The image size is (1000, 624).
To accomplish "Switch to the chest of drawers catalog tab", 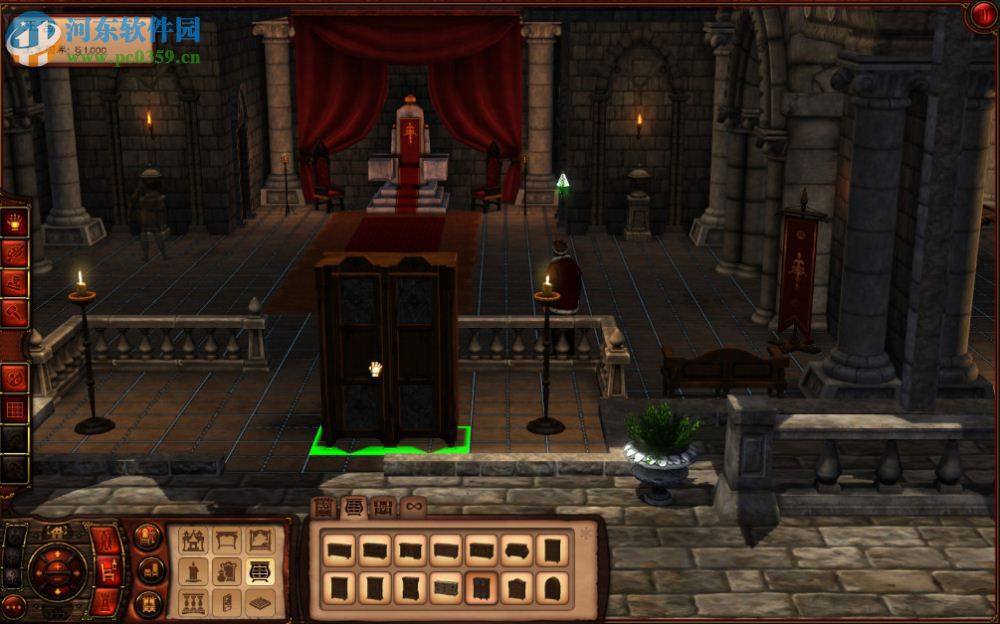I will [x=353, y=507].
